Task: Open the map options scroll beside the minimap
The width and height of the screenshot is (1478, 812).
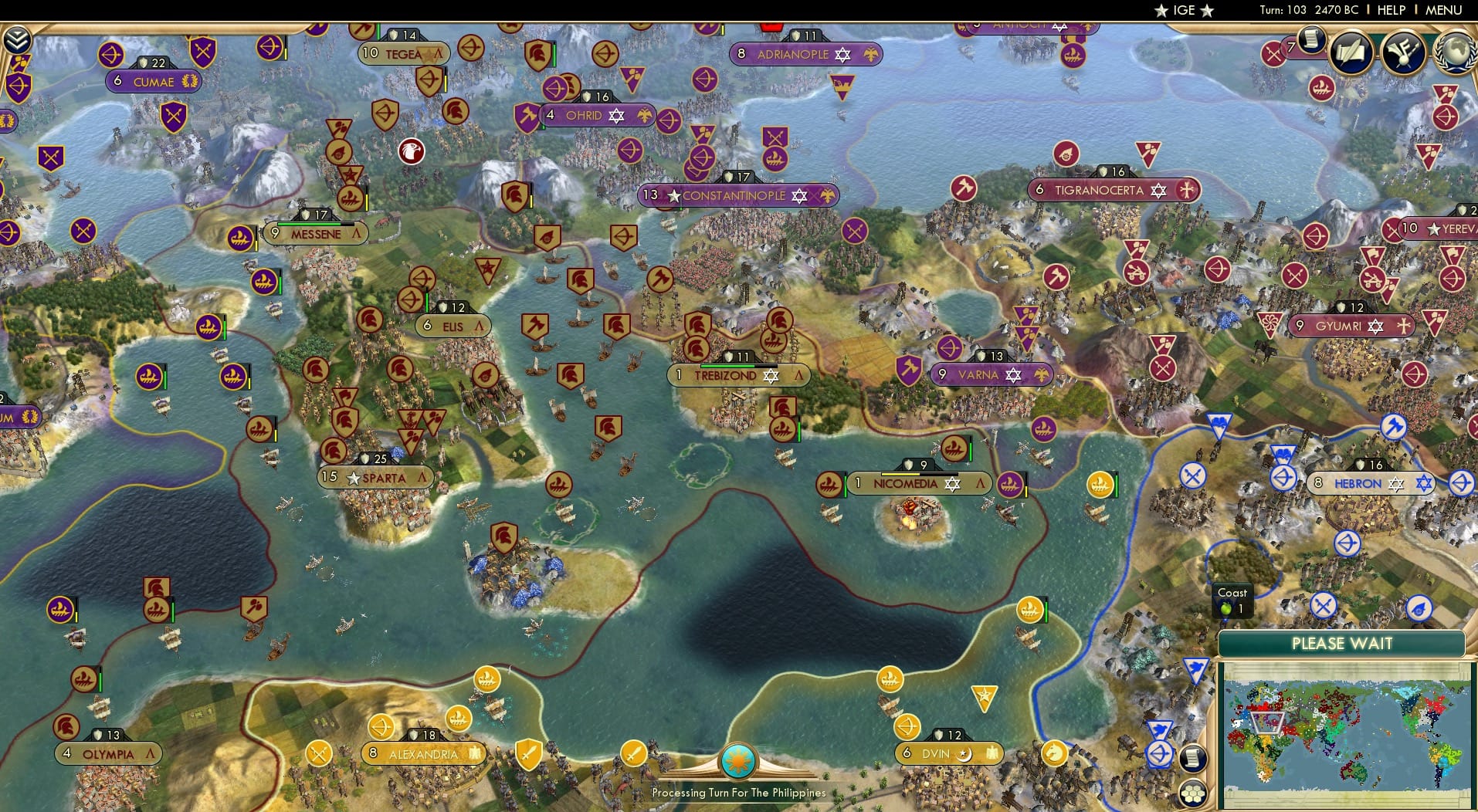Action: [1194, 760]
